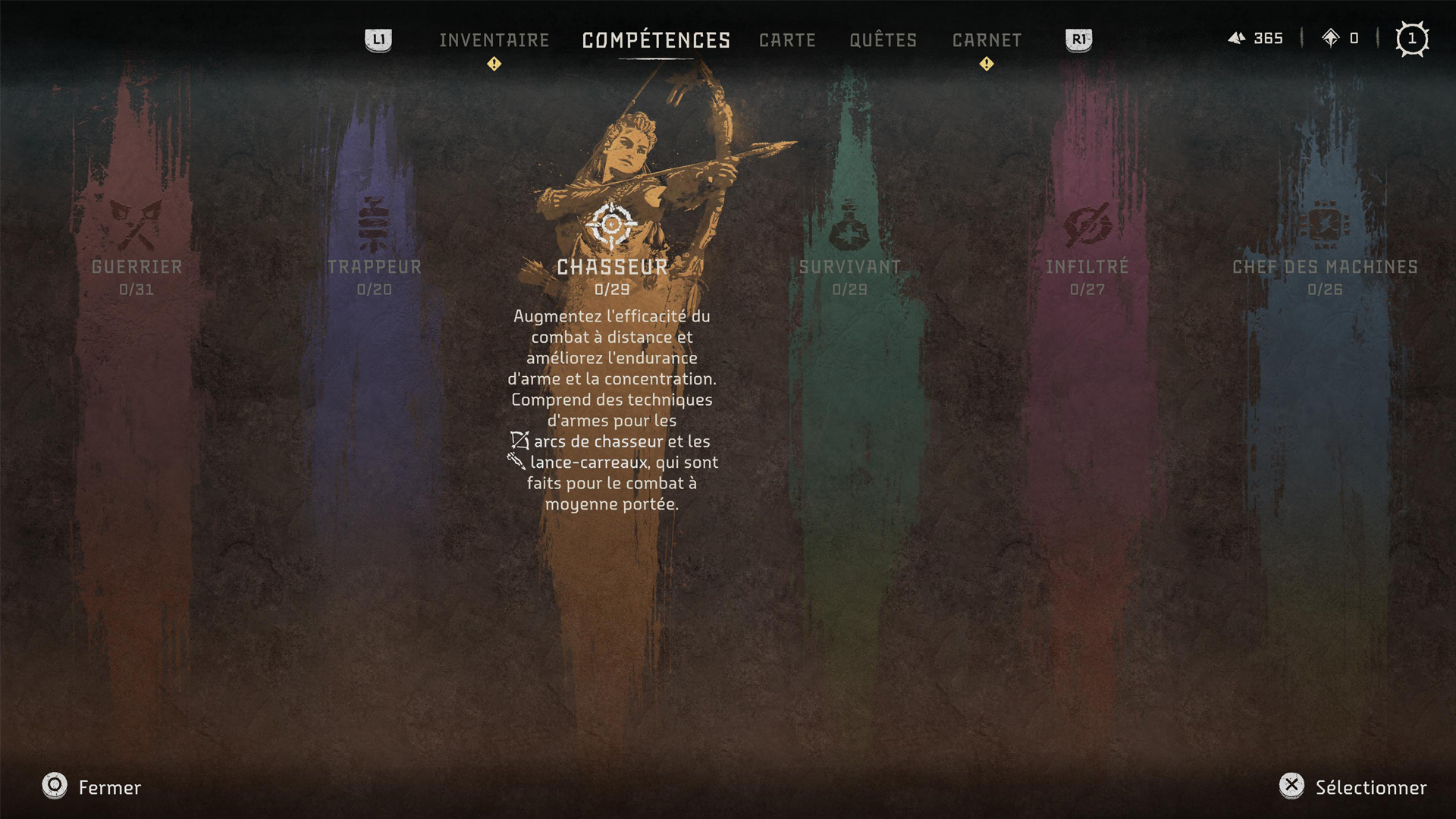This screenshot has width=1456, height=819.
Task: Click the skill points counter showing 365
Action: click(1257, 38)
